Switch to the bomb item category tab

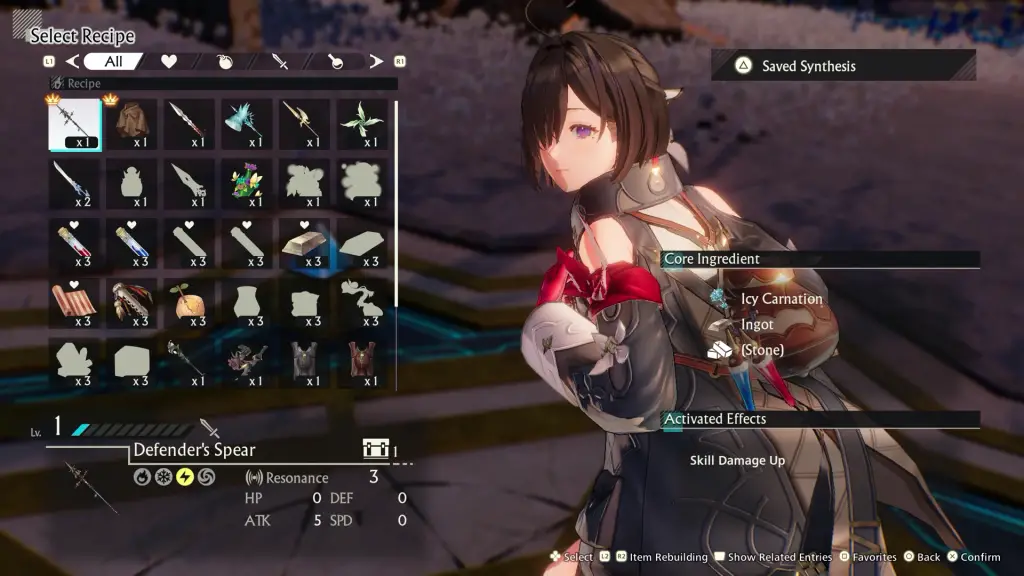tap(225, 62)
